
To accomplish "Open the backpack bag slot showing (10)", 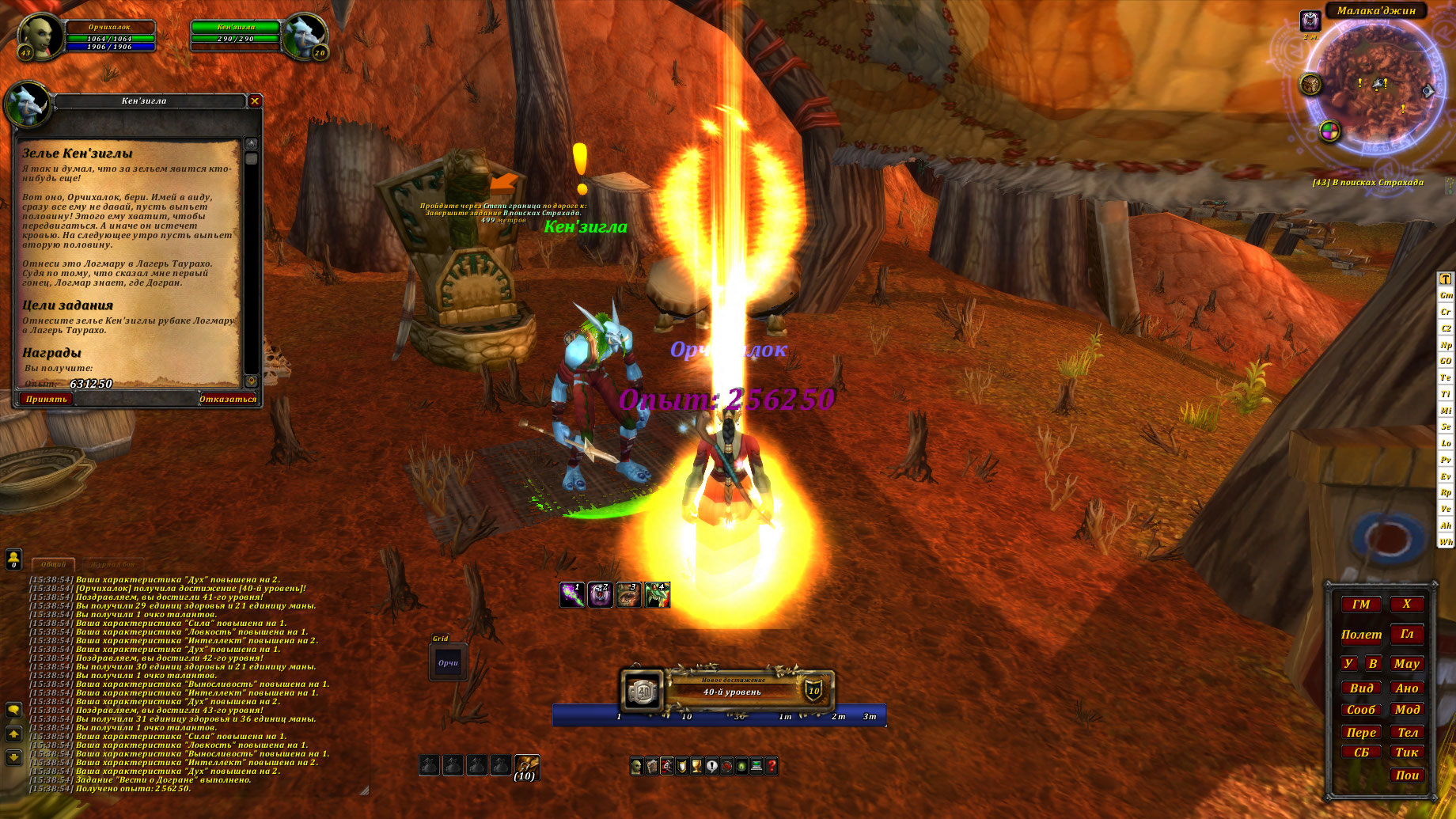I will (x=526, y=766).
